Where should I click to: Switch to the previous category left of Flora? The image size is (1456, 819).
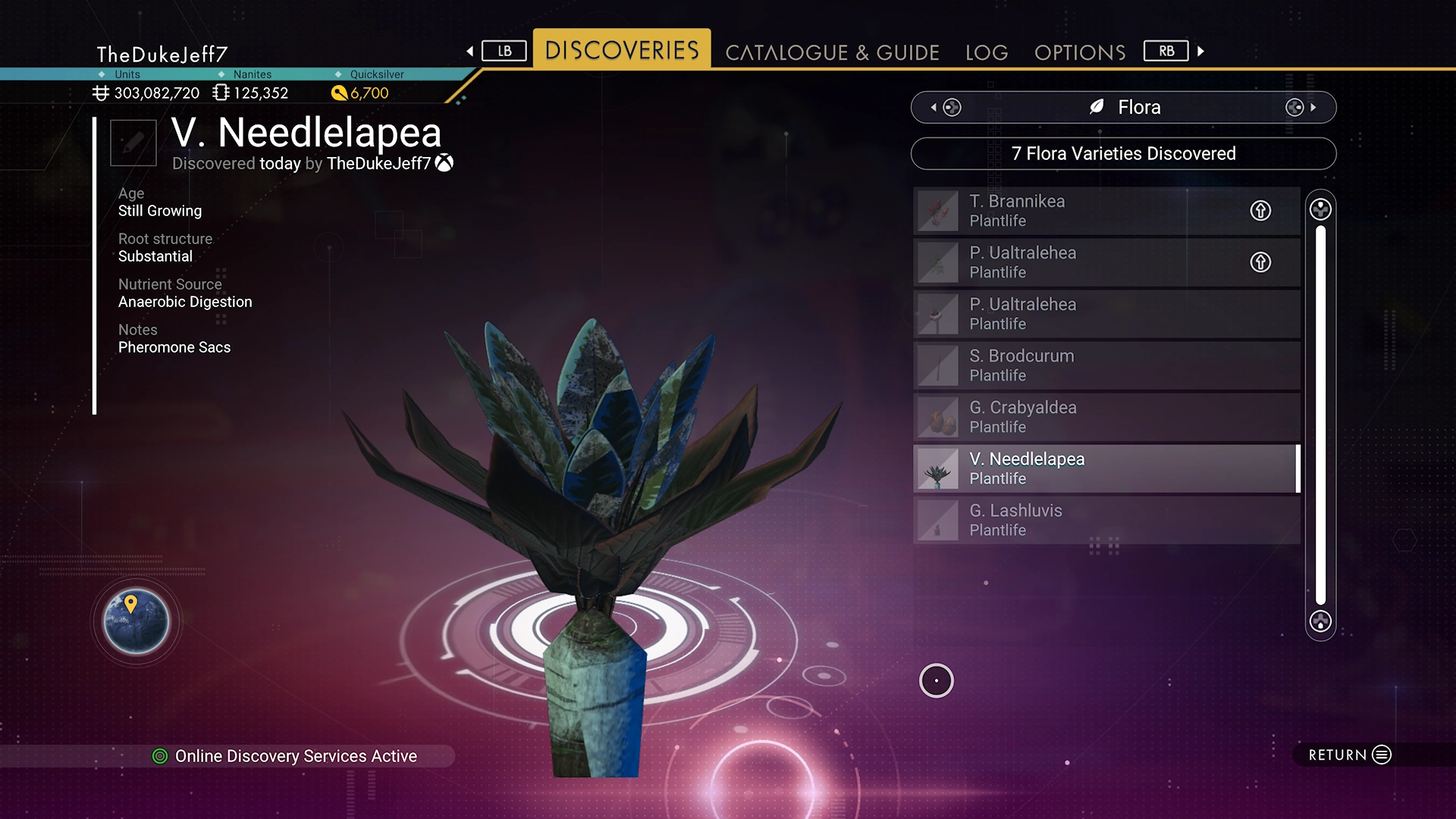[946, 108]
